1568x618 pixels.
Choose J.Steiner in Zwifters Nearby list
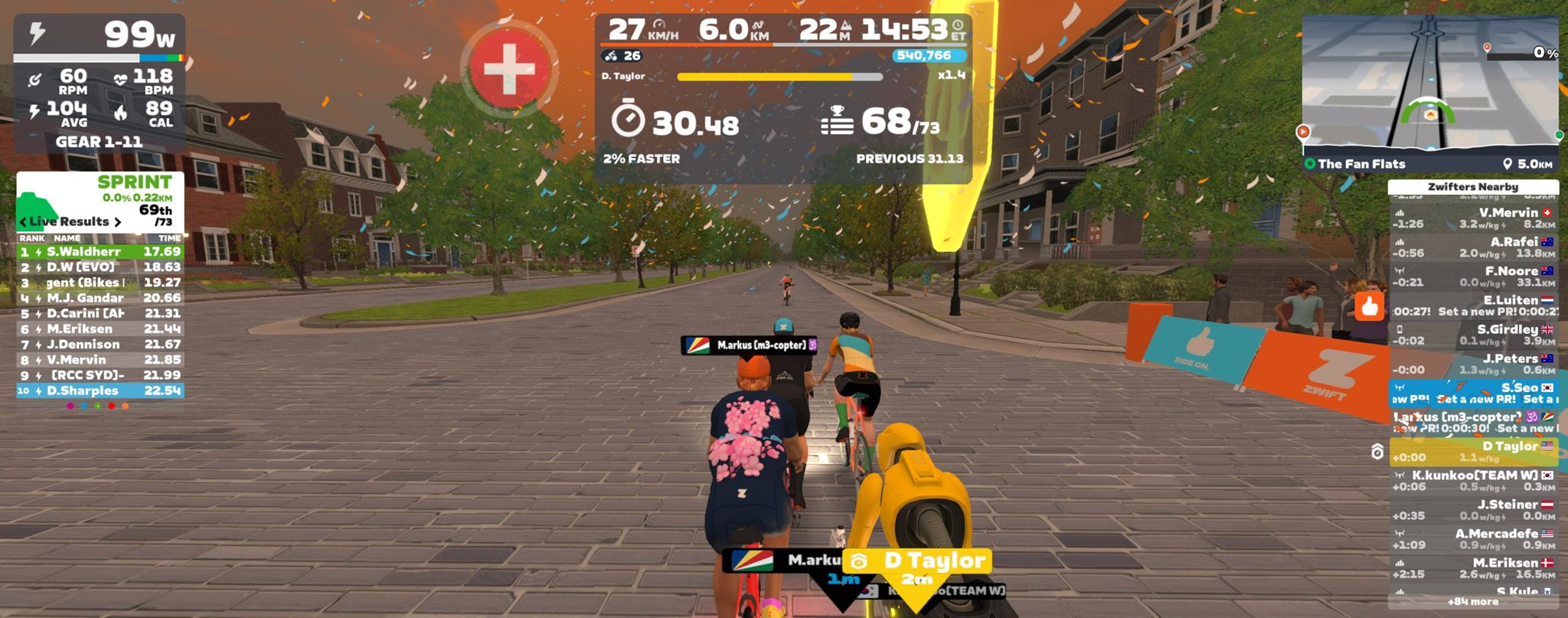(x=1473, y=510)
